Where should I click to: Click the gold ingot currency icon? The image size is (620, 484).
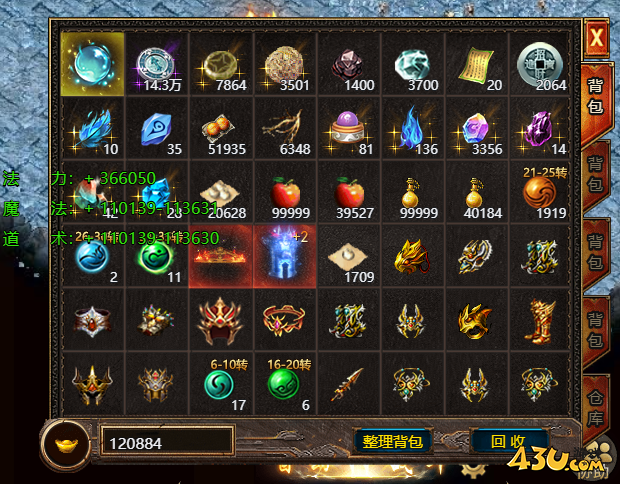tap(68, 442)
